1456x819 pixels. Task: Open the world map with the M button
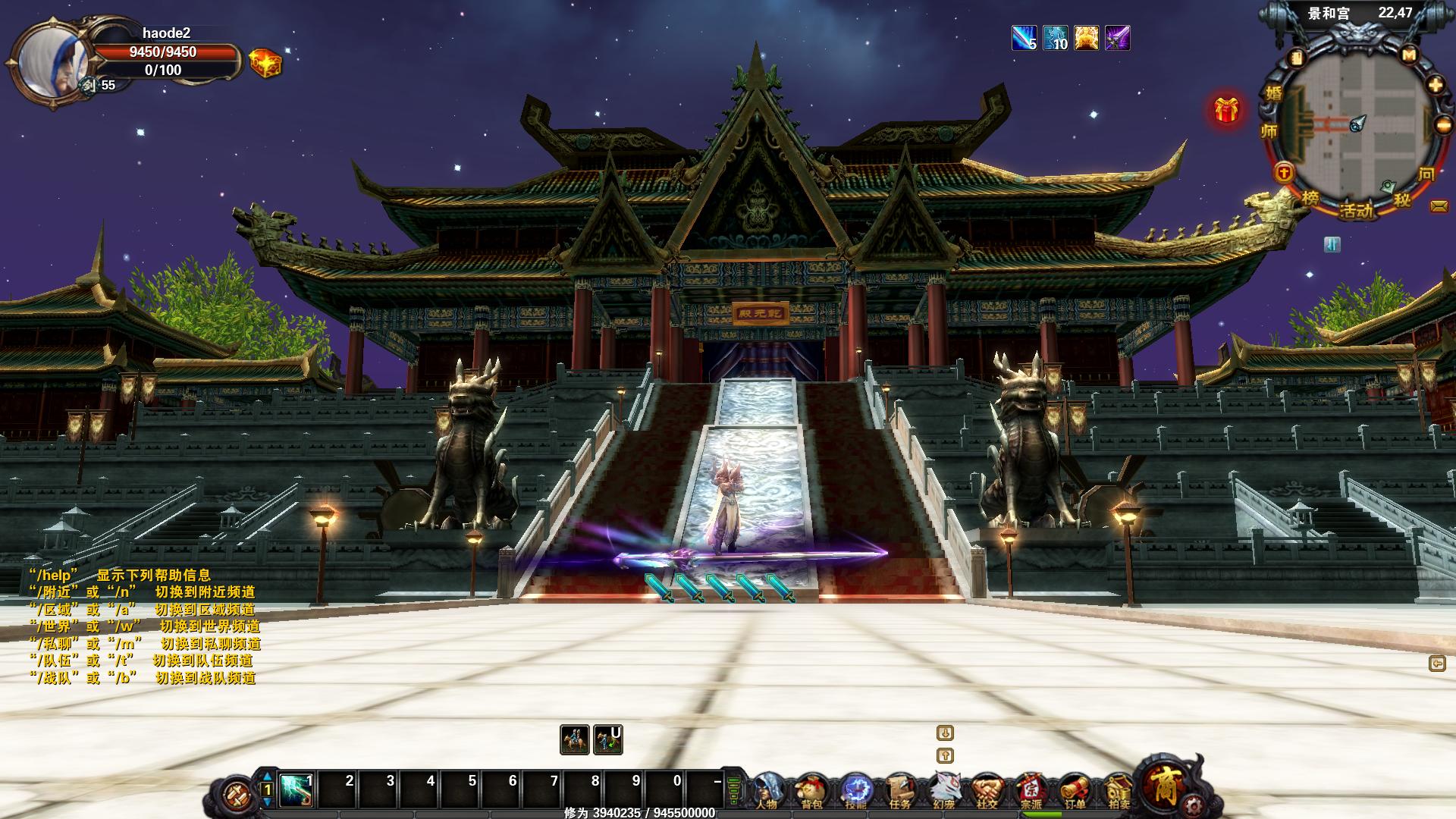coord(1409,55)
